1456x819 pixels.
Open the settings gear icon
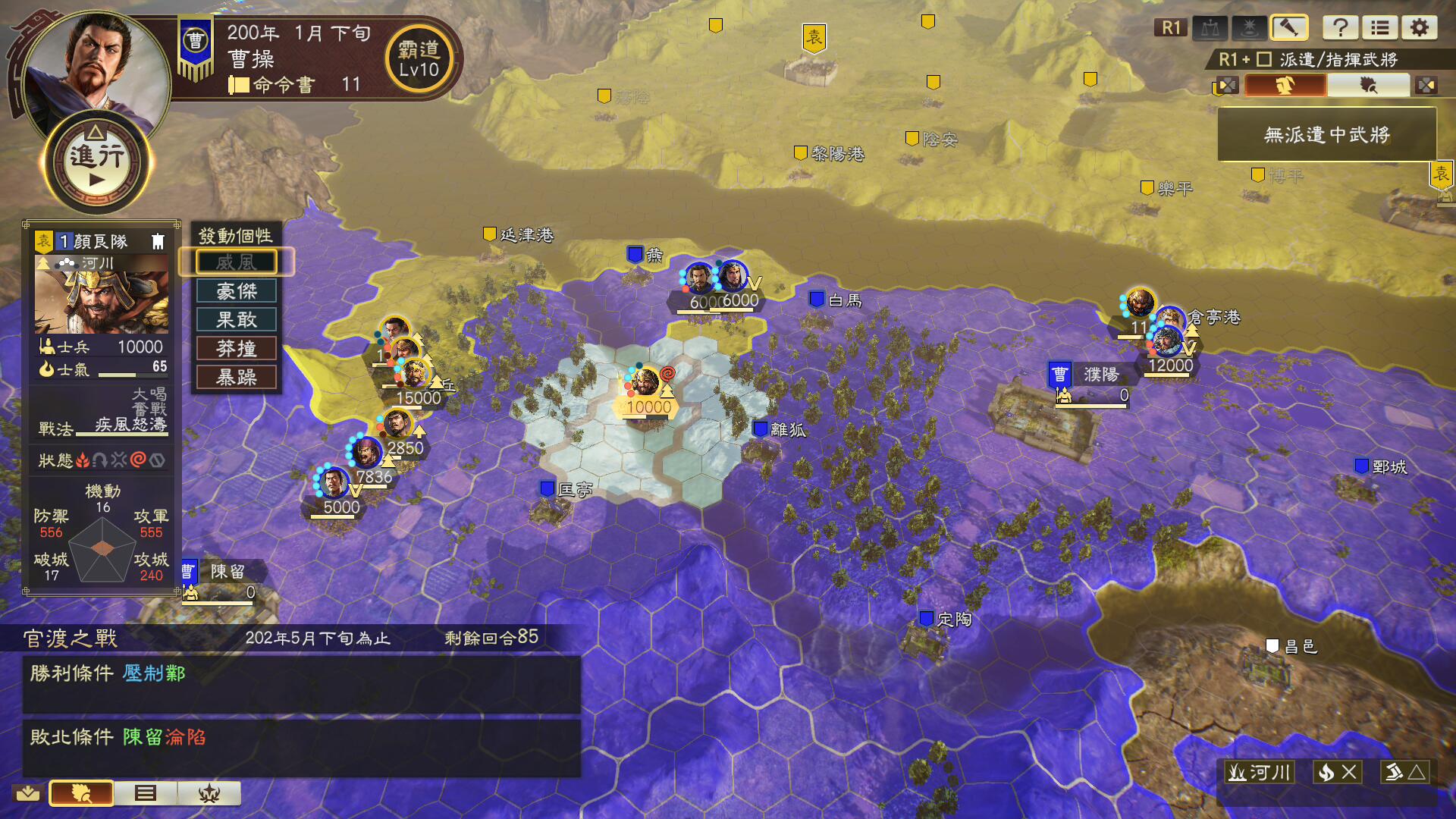click(1420, 29)
